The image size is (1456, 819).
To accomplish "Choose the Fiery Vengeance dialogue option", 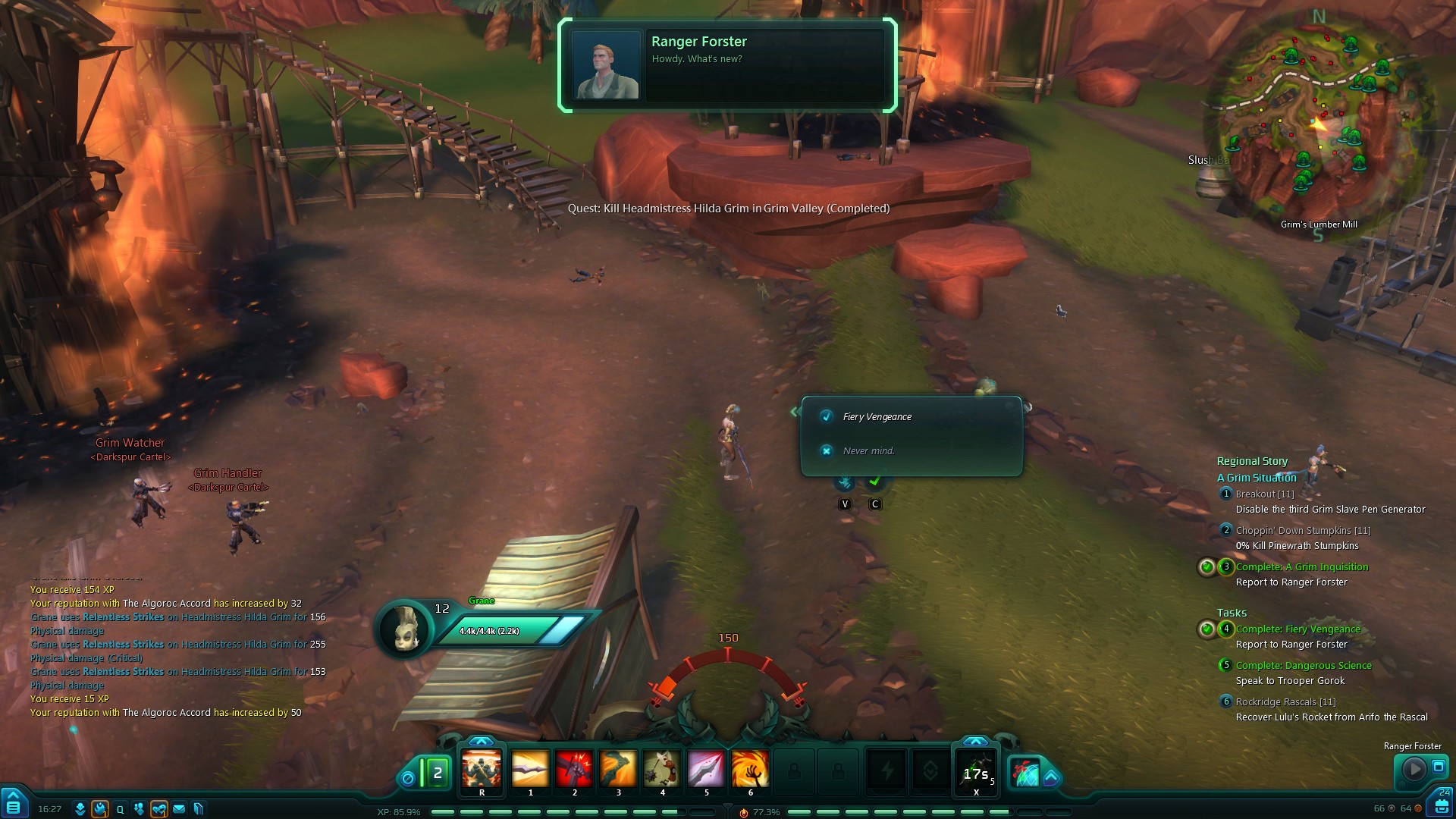I will pyautogui.click(x=877, y=417).
